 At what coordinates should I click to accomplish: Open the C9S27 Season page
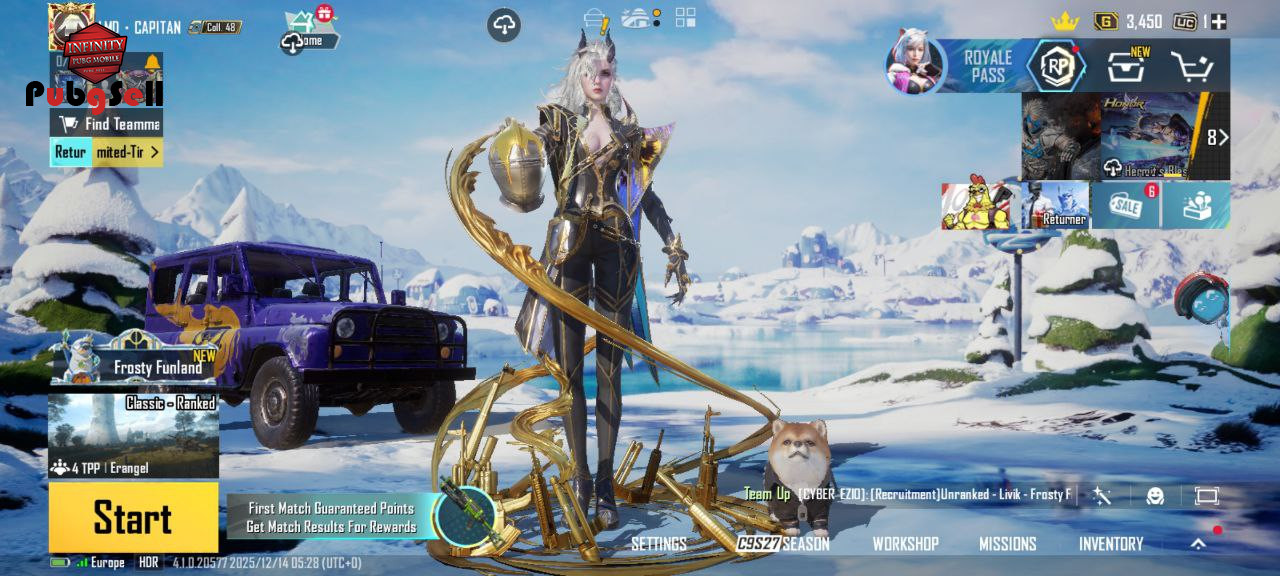[x=784, y=544]
